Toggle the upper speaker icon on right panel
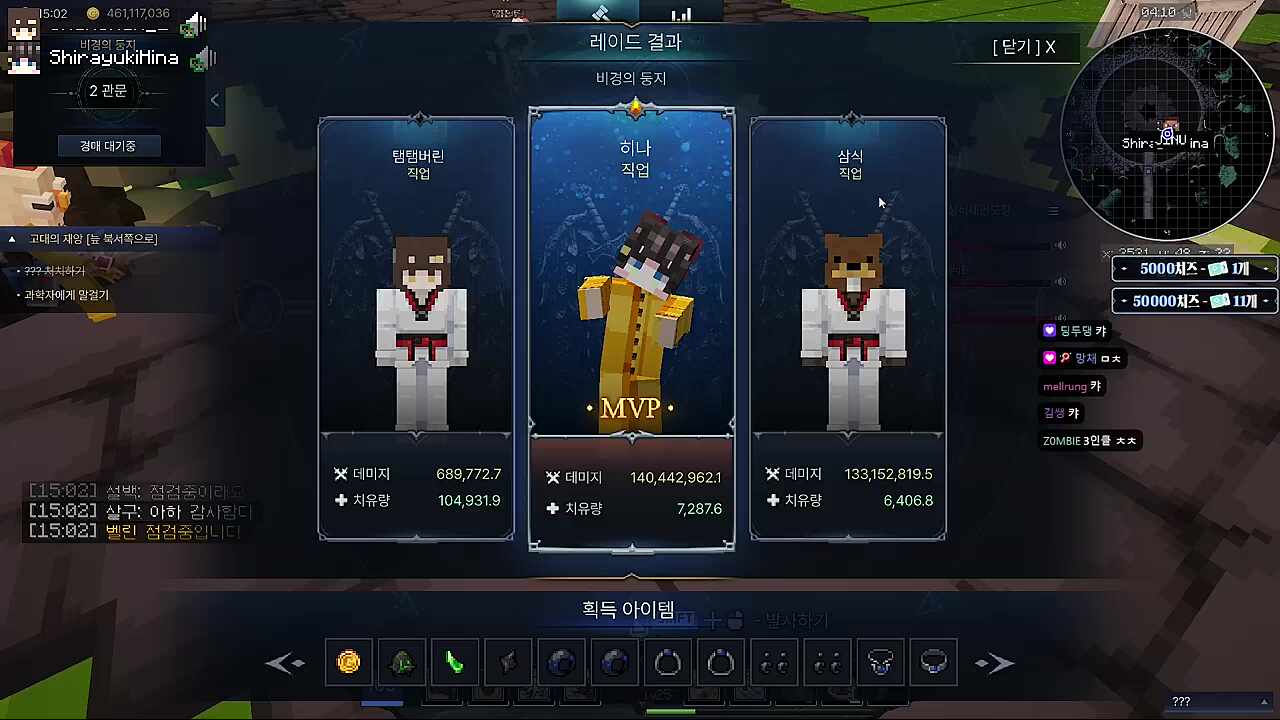This screenshot has height=720, width=1280. (x=1060, y=244)
